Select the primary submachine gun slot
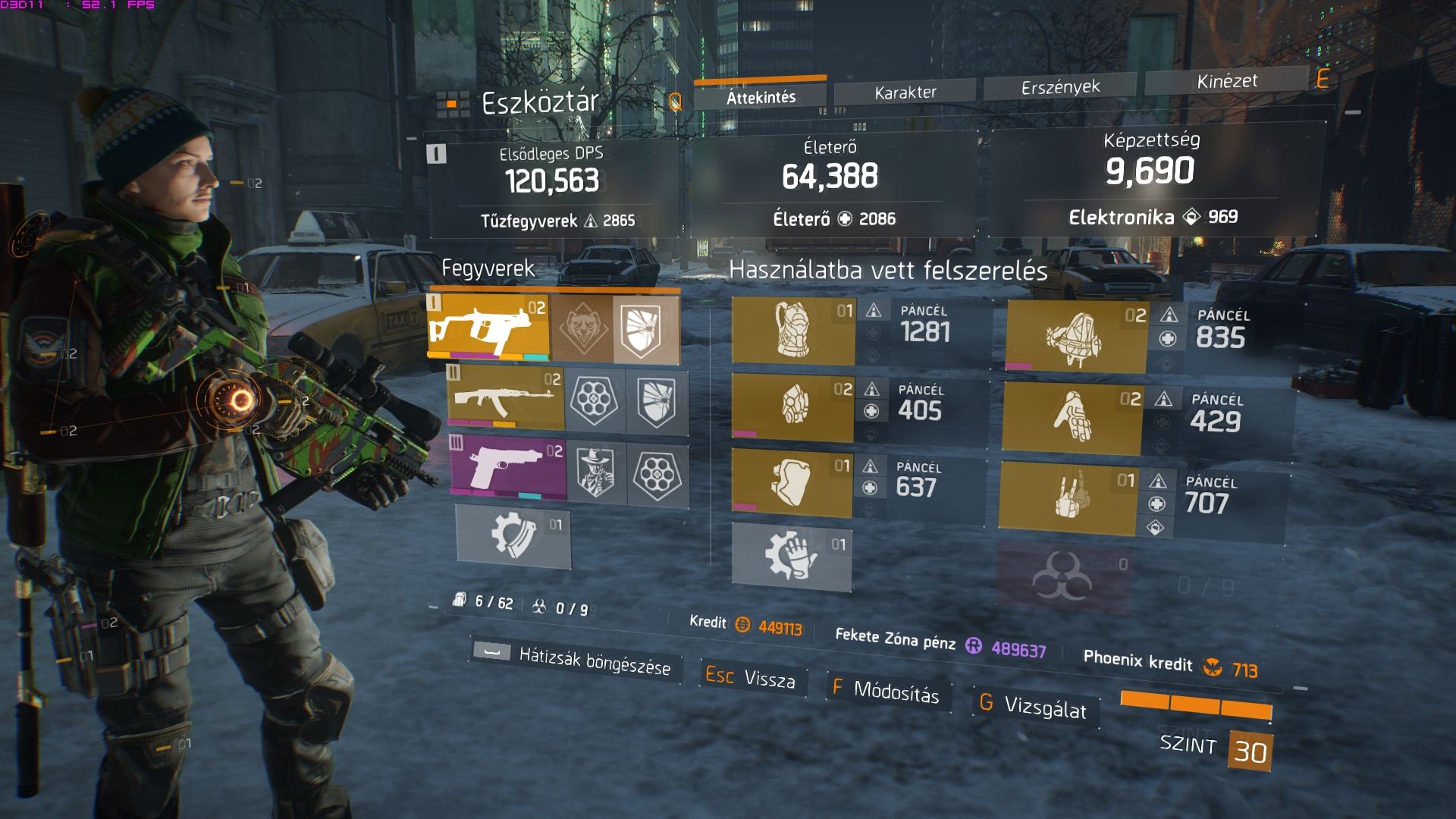This screenshot has height=819, width=1456. click(x=489, y=327)
